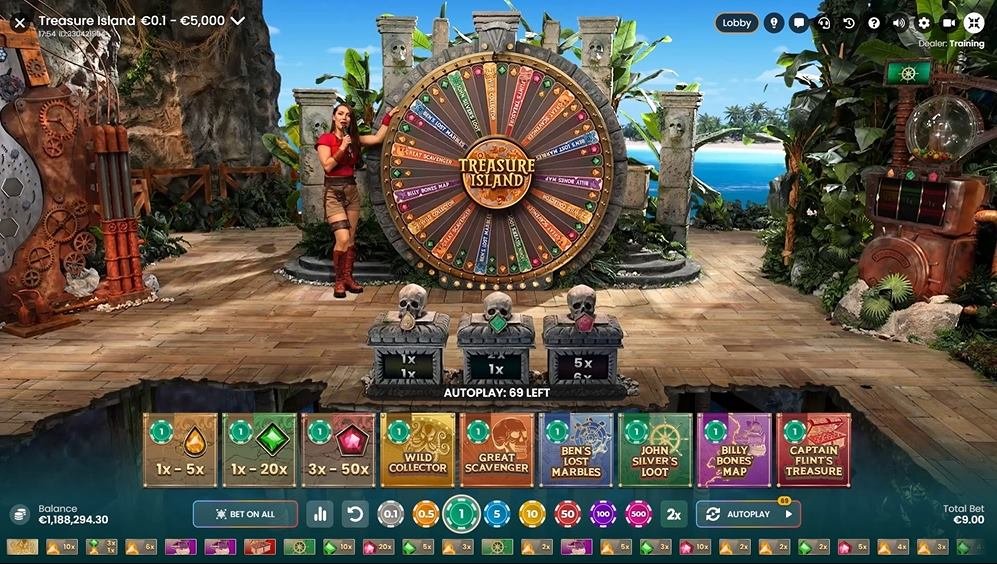Open the Autoplay controls

coord(748,514)
